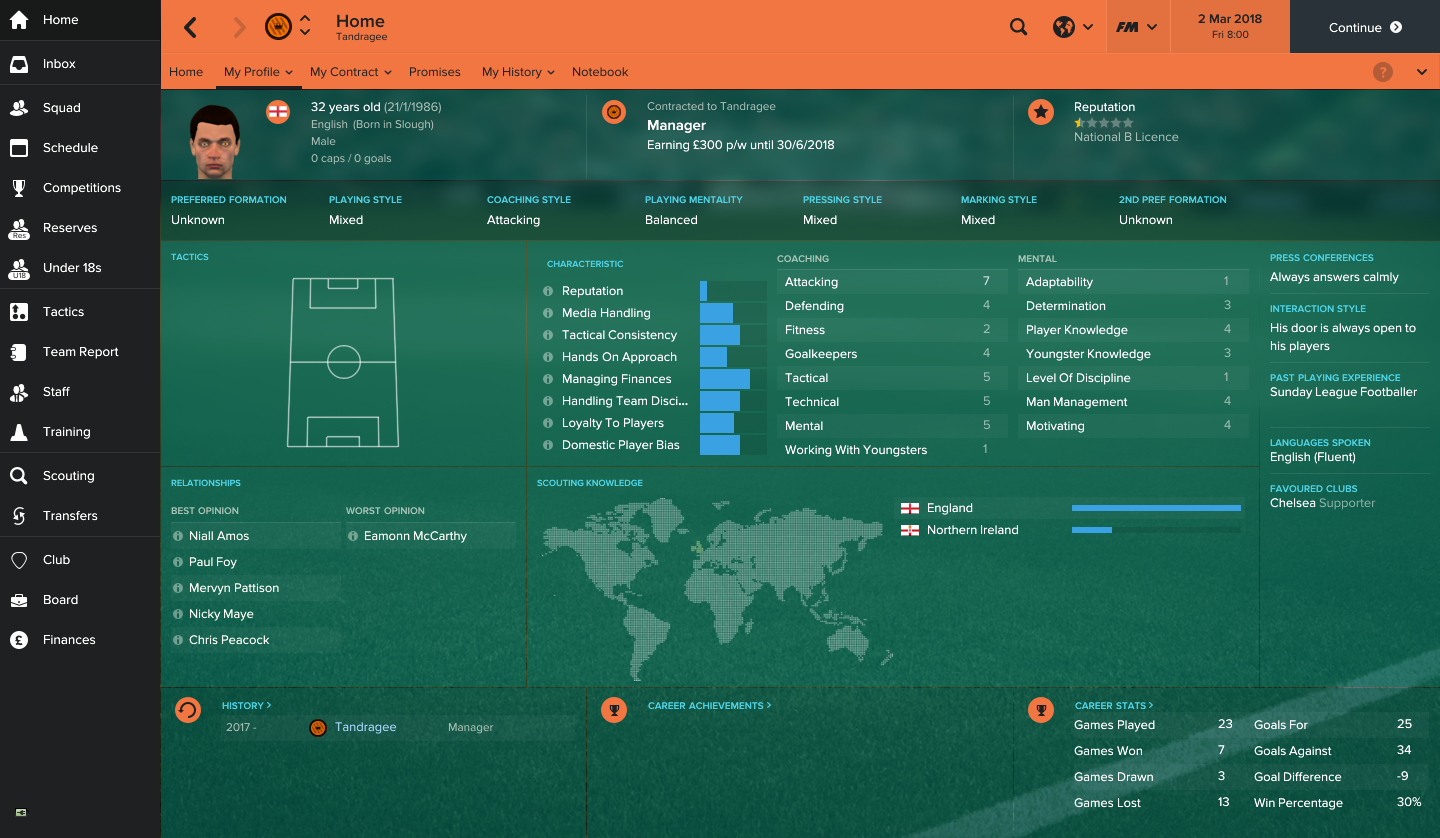
Task: Click the help question mark icon
Action: click(x=1383, y=71)
